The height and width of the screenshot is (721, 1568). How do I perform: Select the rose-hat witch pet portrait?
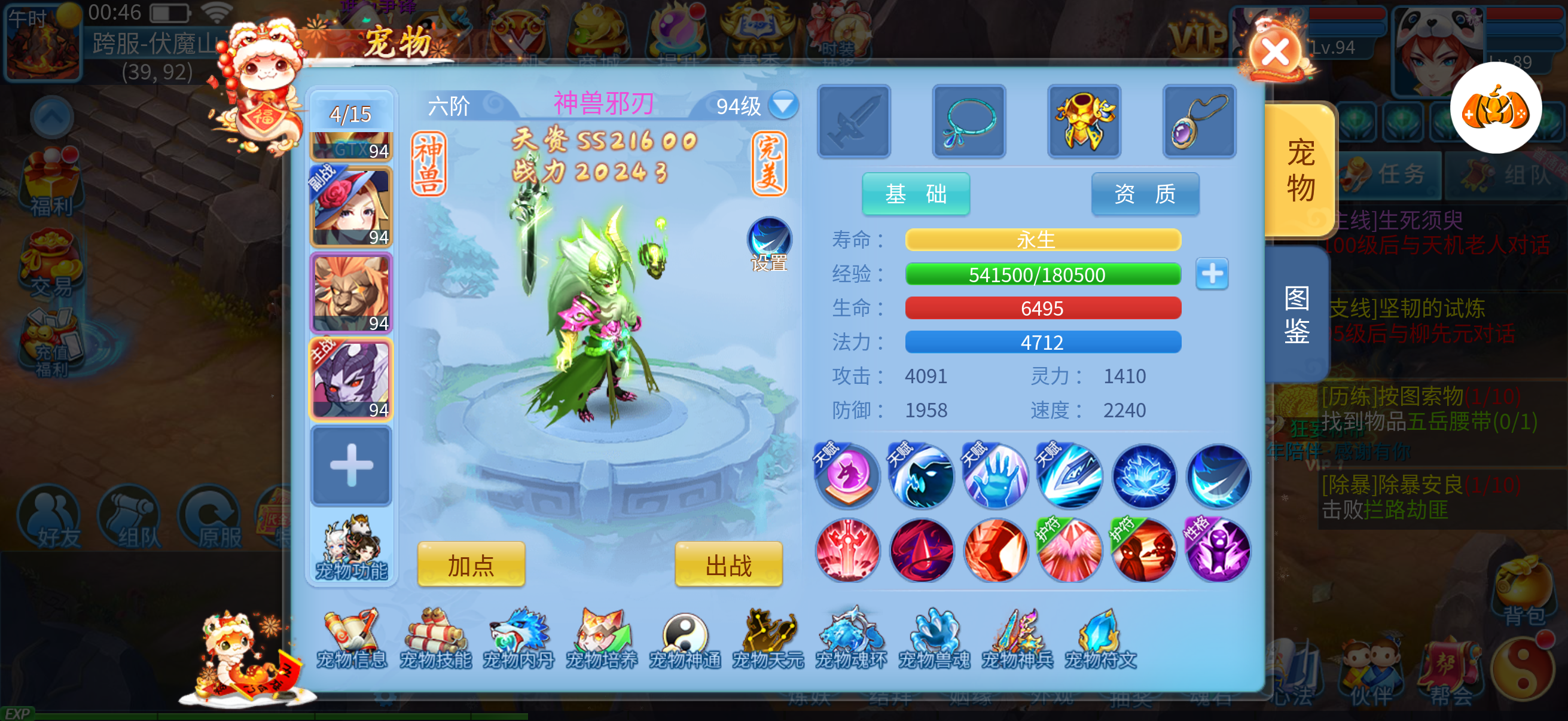(x=351, y=207)
